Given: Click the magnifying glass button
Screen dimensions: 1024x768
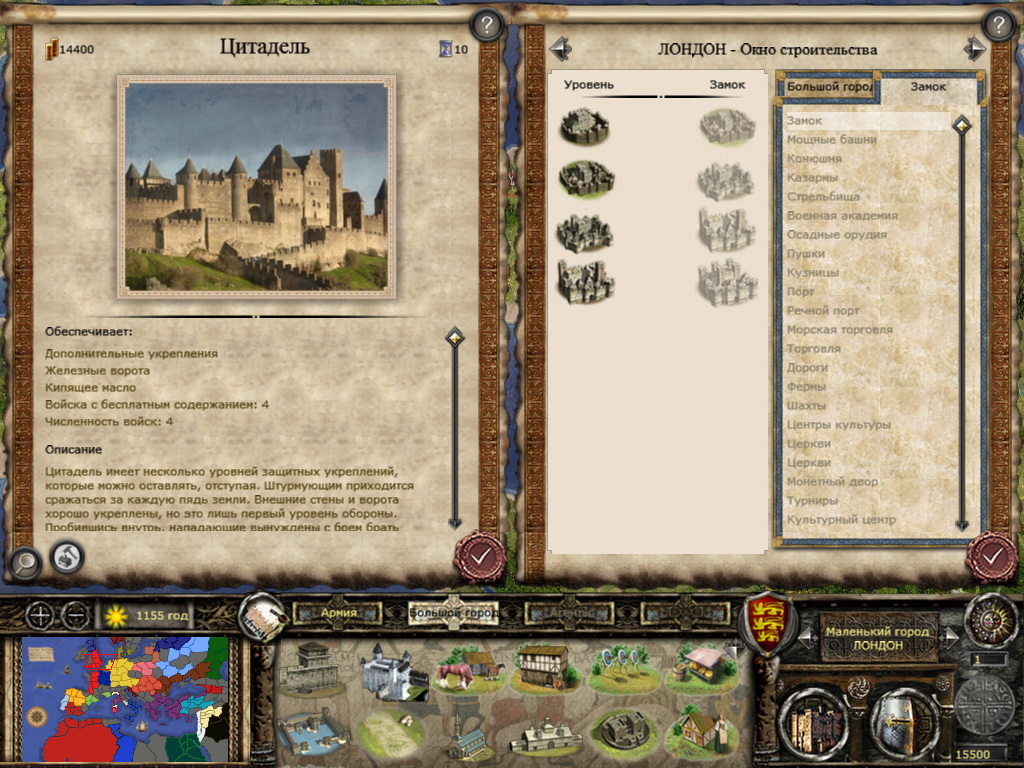Looking at the screenshot, I should pyautogui.click(x=22, y=564).
